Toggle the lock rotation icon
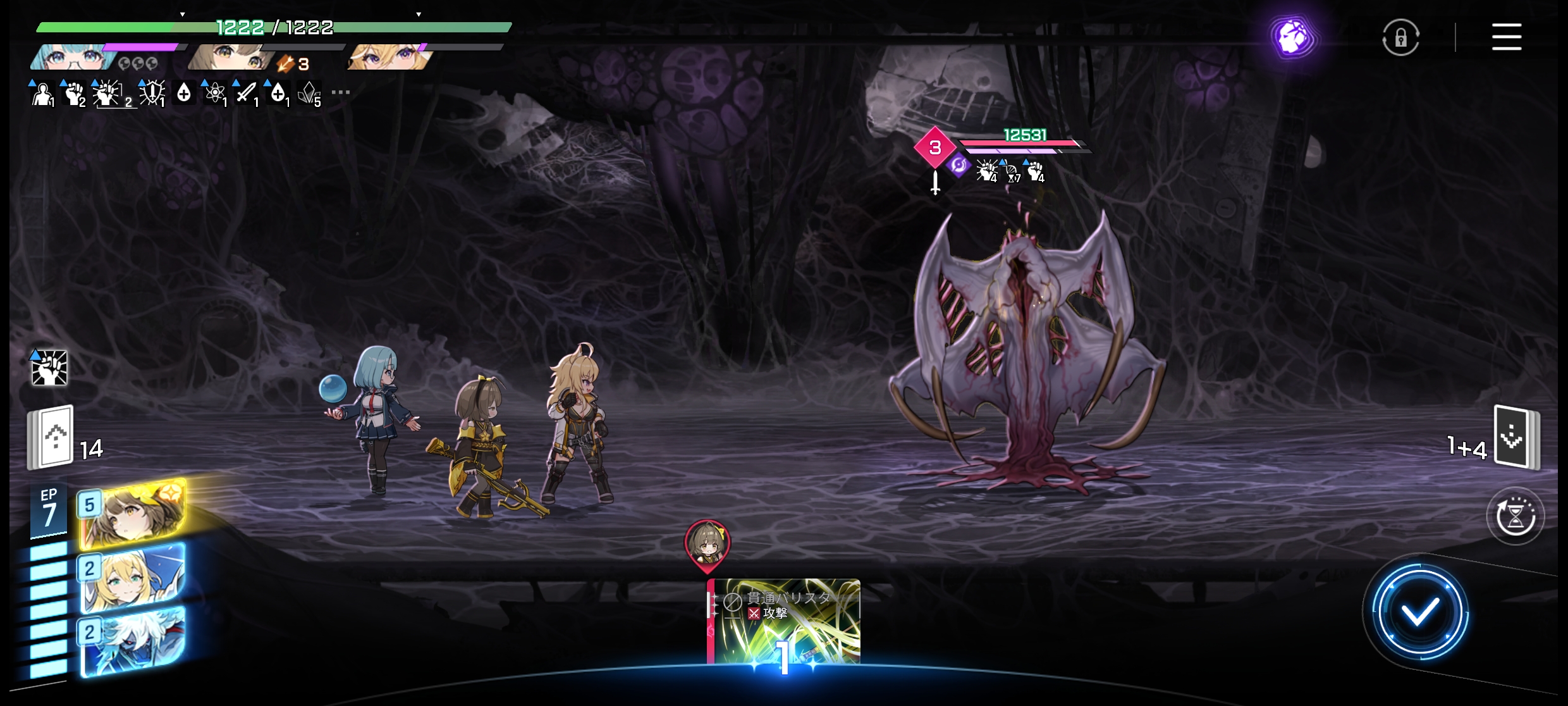This screenshot has width=1568, height=706. [x=1400, y=38]
